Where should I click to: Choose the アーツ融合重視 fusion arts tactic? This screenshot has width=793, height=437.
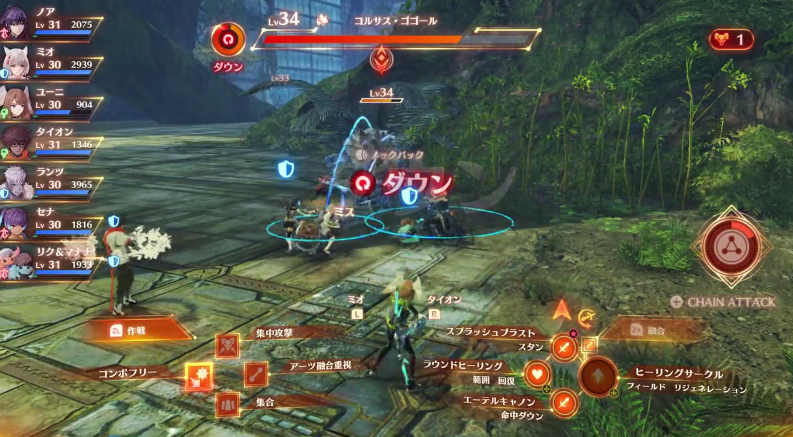(x=256, y=376)
